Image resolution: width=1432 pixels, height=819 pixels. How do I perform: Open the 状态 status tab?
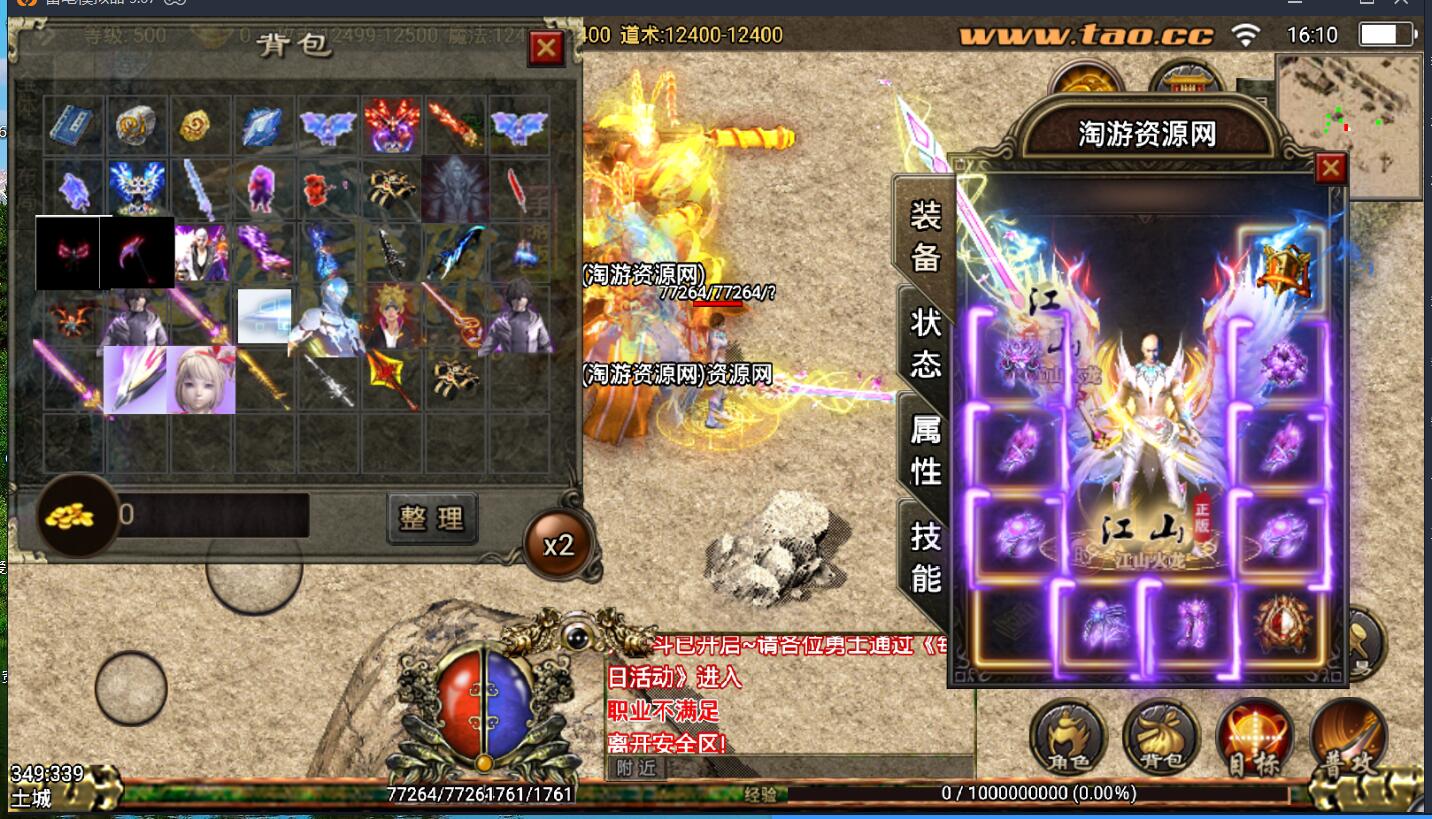pos(925,342)
